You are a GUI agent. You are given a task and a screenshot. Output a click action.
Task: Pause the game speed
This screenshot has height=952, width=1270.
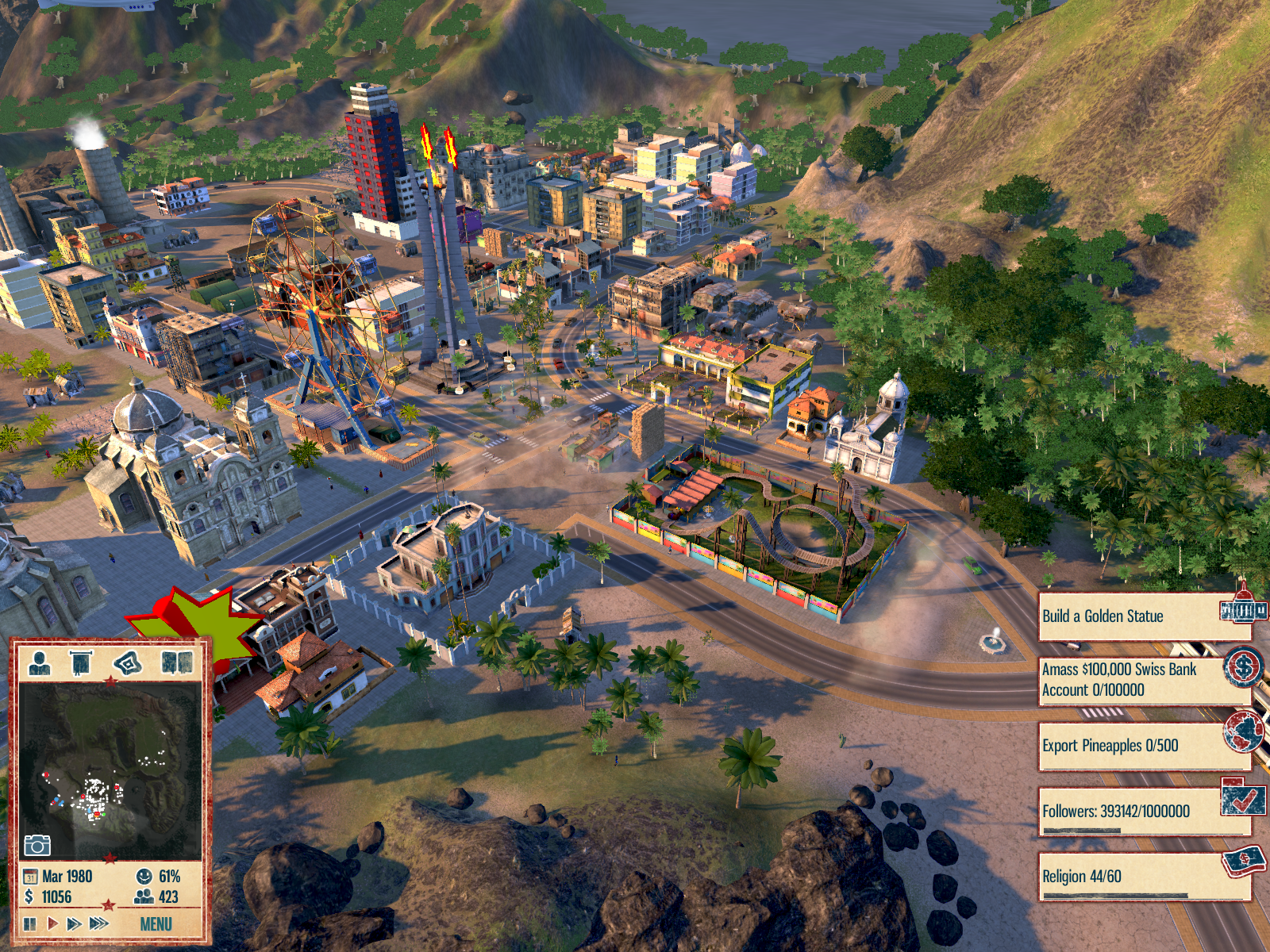point(30,923)
